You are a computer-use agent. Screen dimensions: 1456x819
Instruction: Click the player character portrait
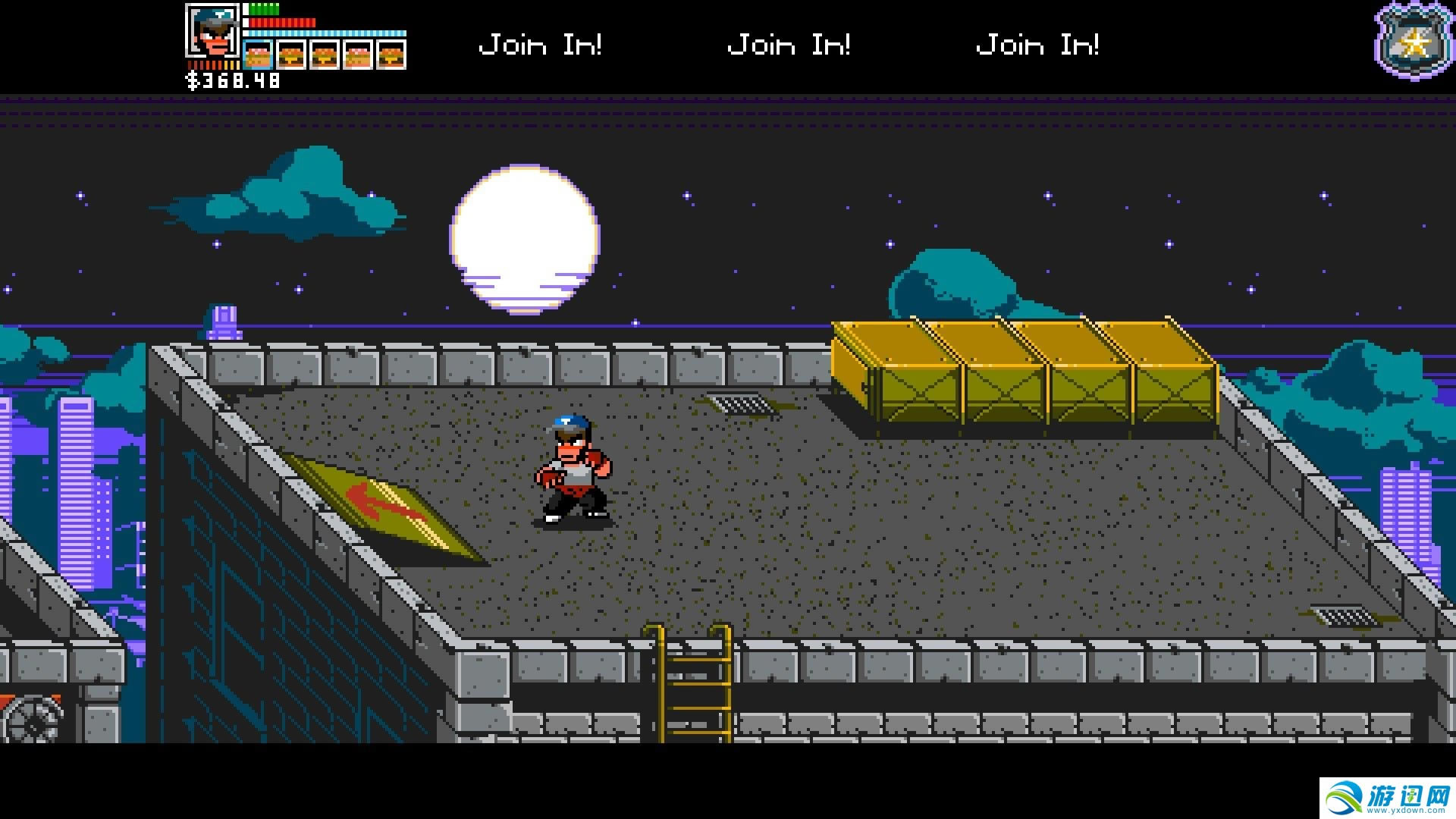212,31
